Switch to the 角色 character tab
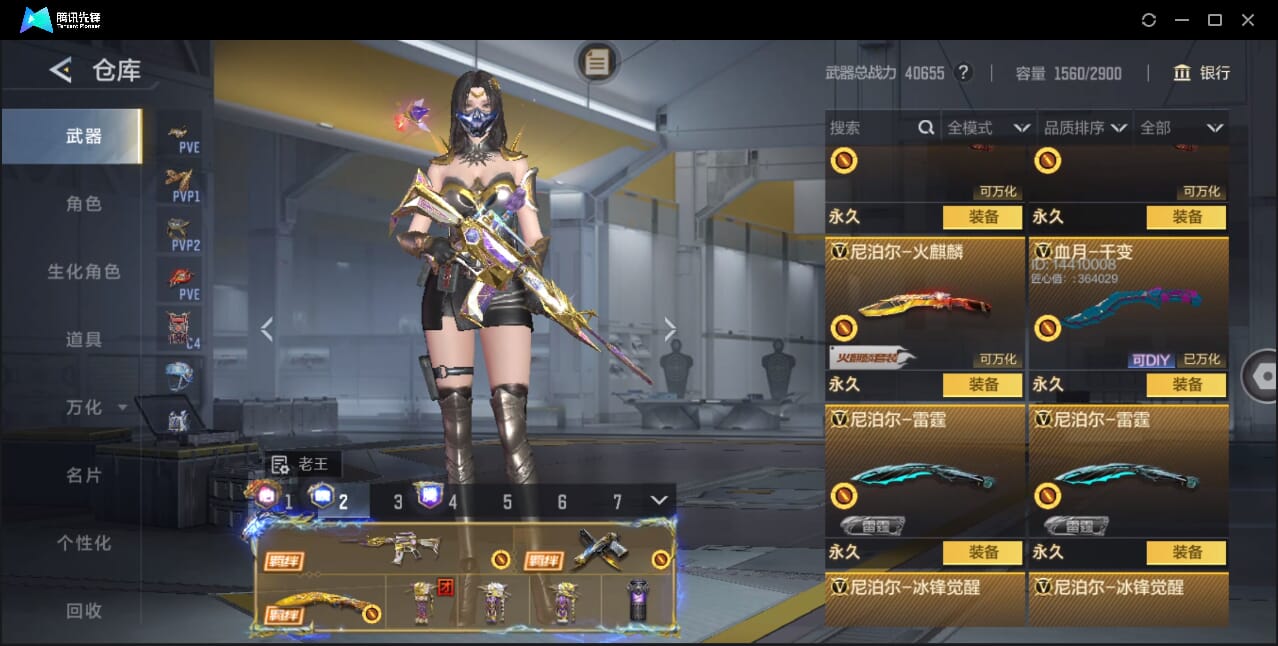 [84, 204]
